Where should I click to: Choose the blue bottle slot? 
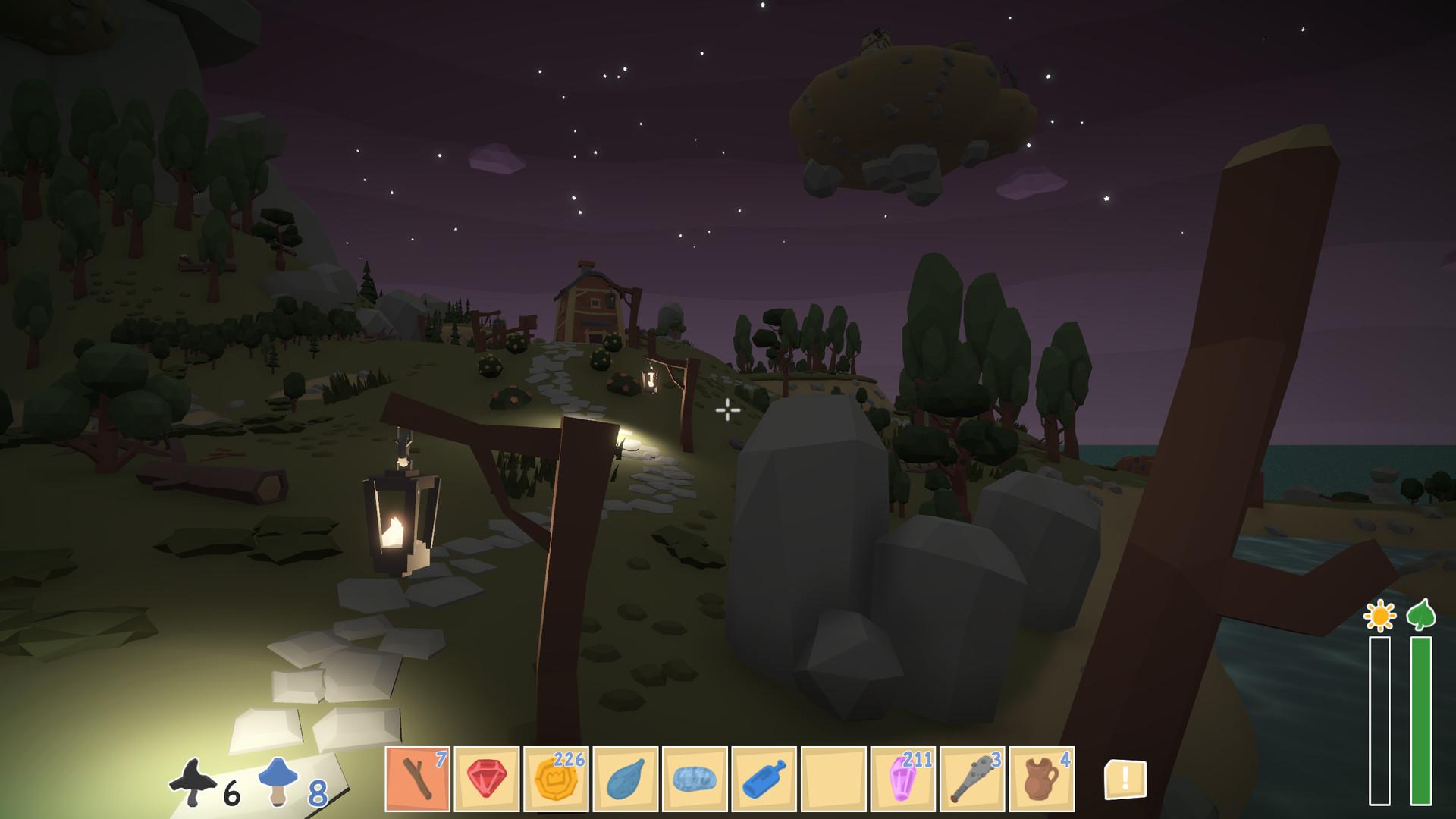click(764, 779)
